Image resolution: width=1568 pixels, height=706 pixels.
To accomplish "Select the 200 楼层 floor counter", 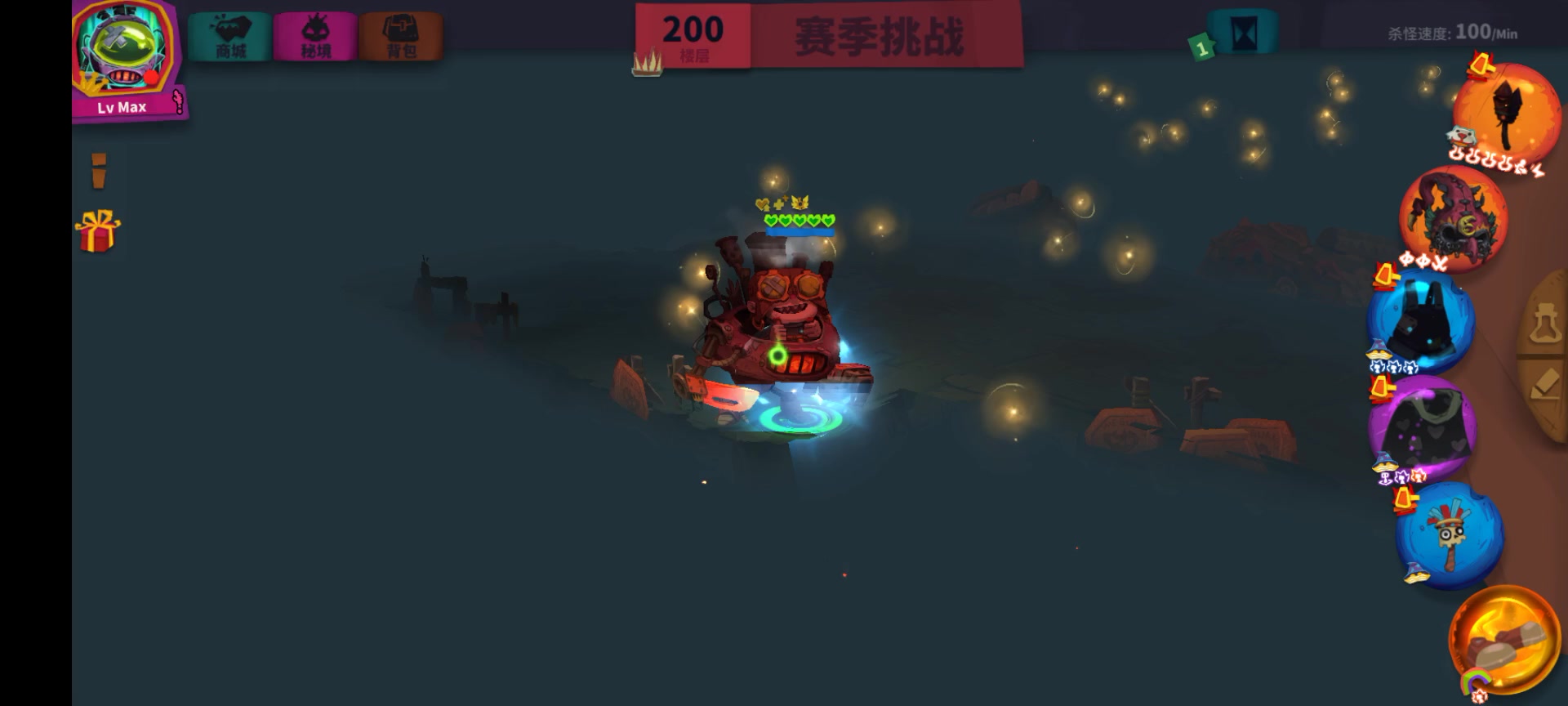I will tap(693, 34).
